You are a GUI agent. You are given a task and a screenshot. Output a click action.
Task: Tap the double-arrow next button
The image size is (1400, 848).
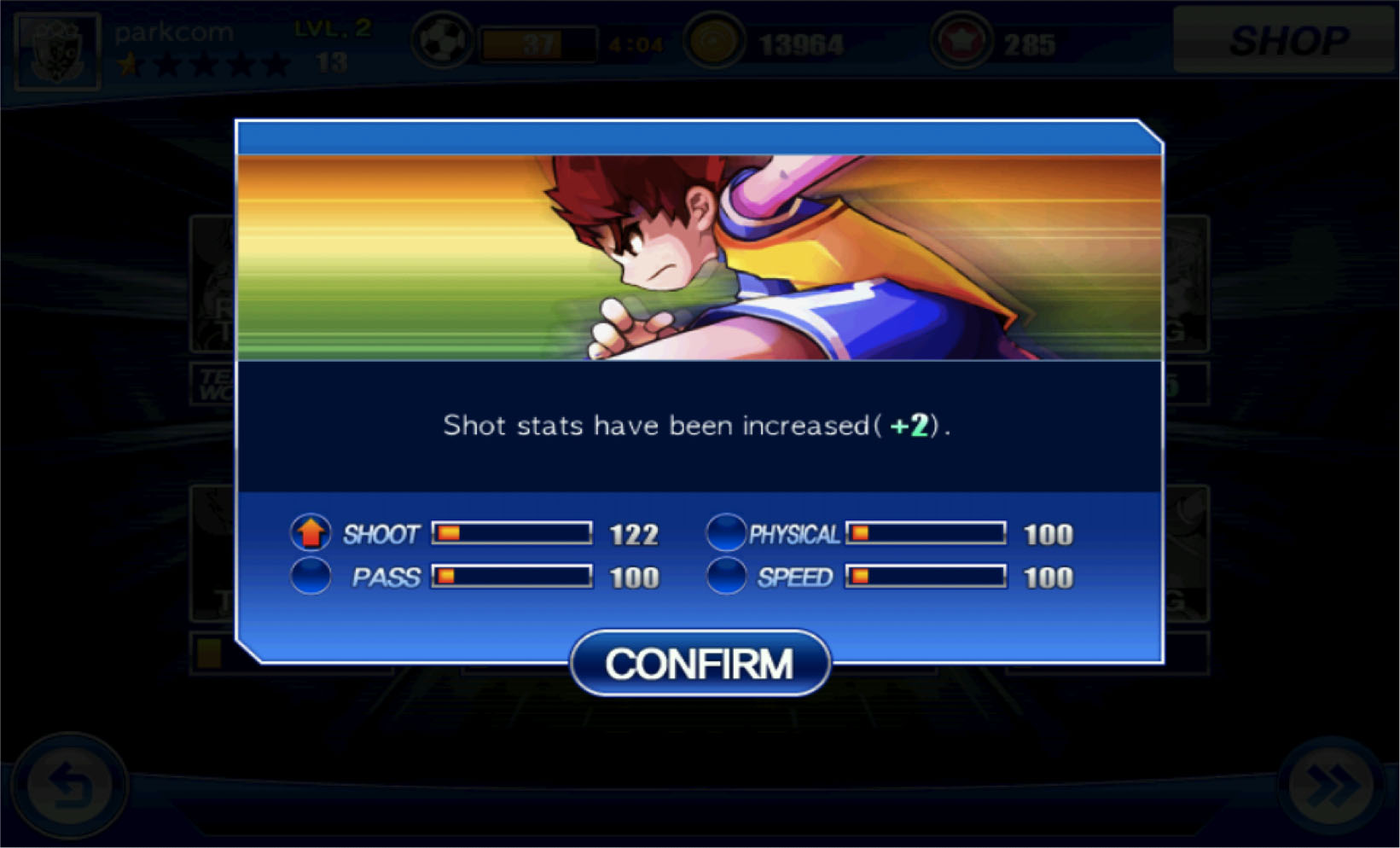[x=1330, y=785]
